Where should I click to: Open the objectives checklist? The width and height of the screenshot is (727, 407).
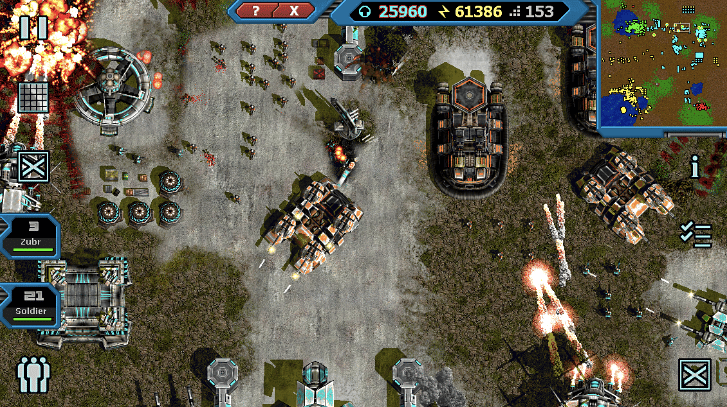(x=695, y=234)
